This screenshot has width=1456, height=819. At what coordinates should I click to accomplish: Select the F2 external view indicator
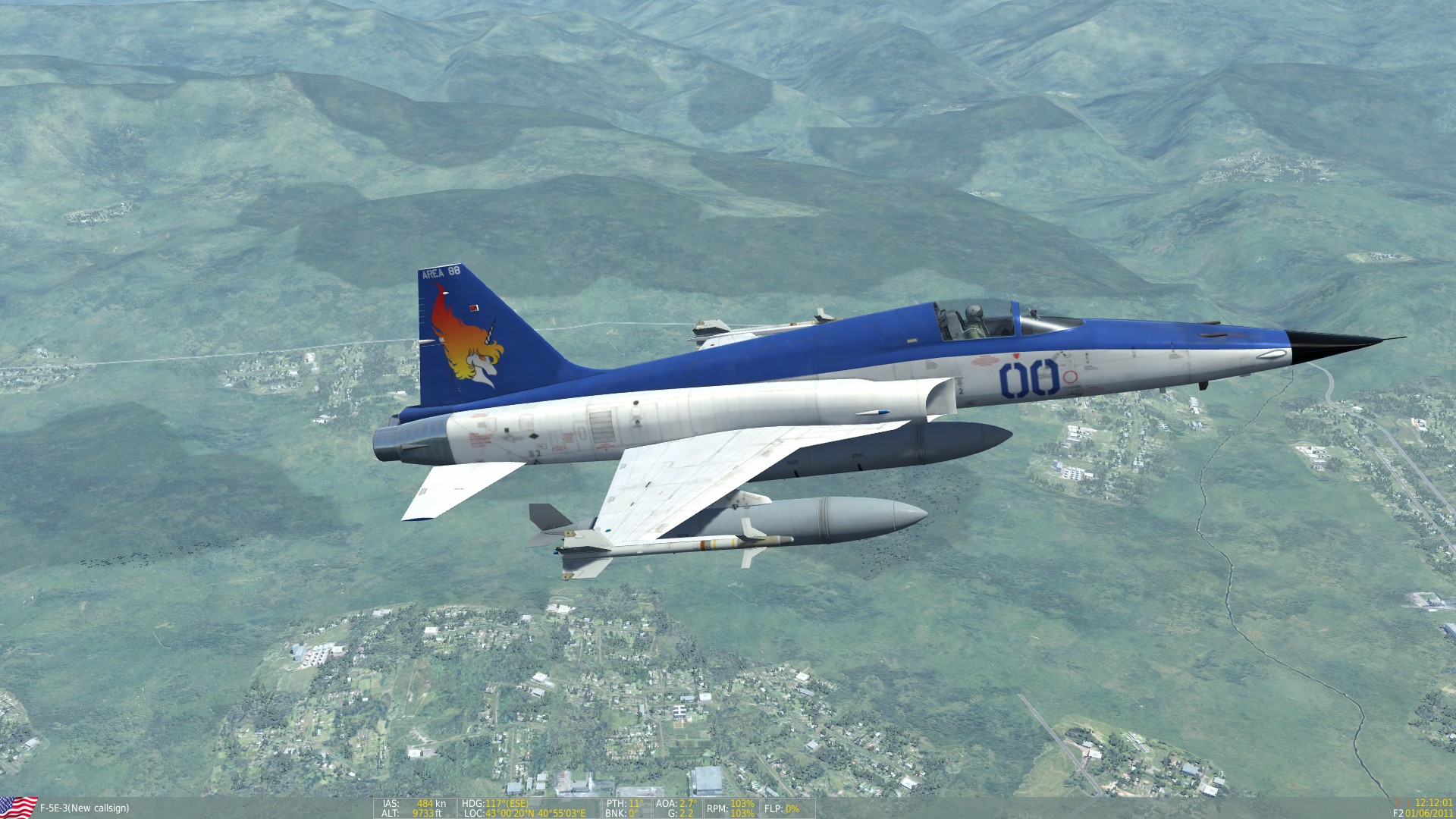click(x=1399, y=812)
